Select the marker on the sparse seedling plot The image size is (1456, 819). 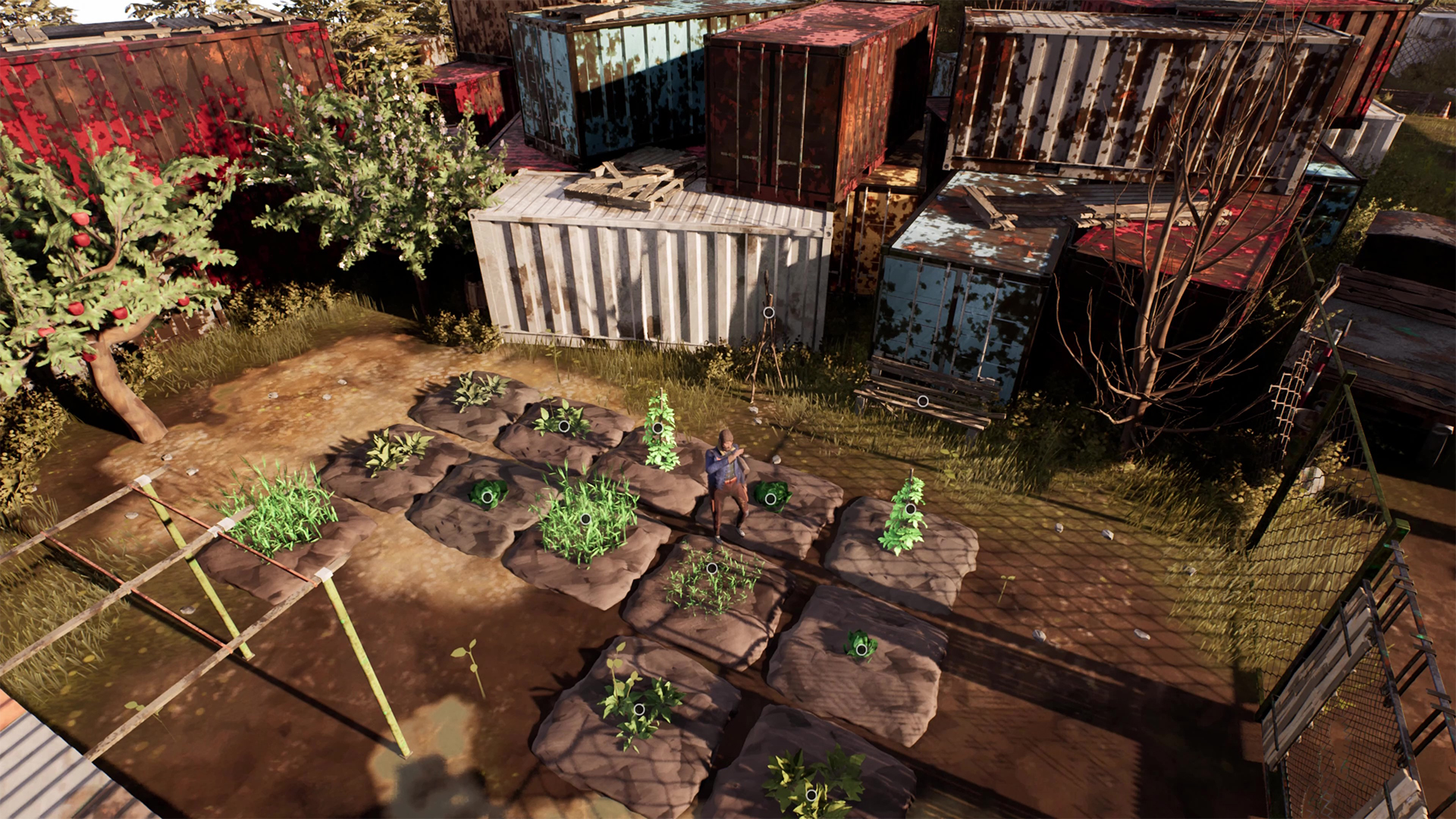coord(711,568)
